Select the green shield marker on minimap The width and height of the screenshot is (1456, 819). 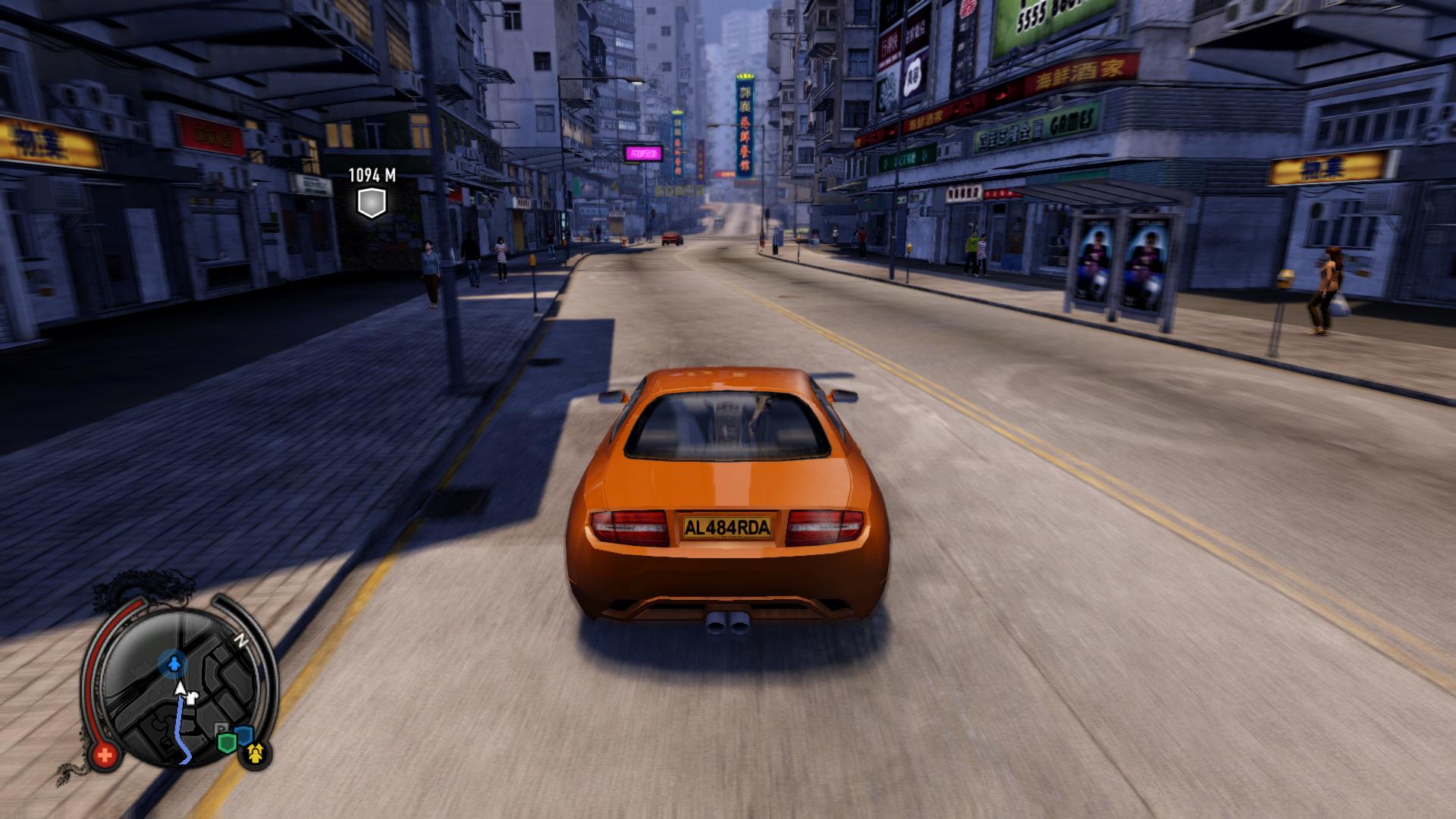pyautogui.click(x=226, y=741)
